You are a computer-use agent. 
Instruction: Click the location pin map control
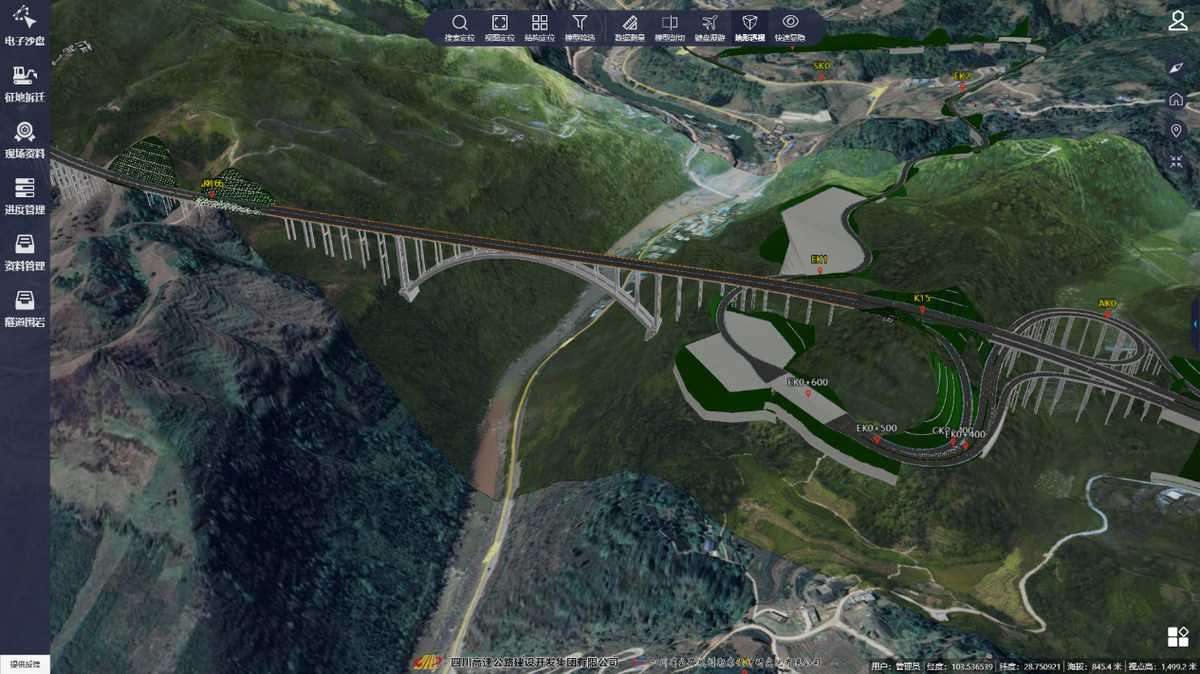point(1176,131)
